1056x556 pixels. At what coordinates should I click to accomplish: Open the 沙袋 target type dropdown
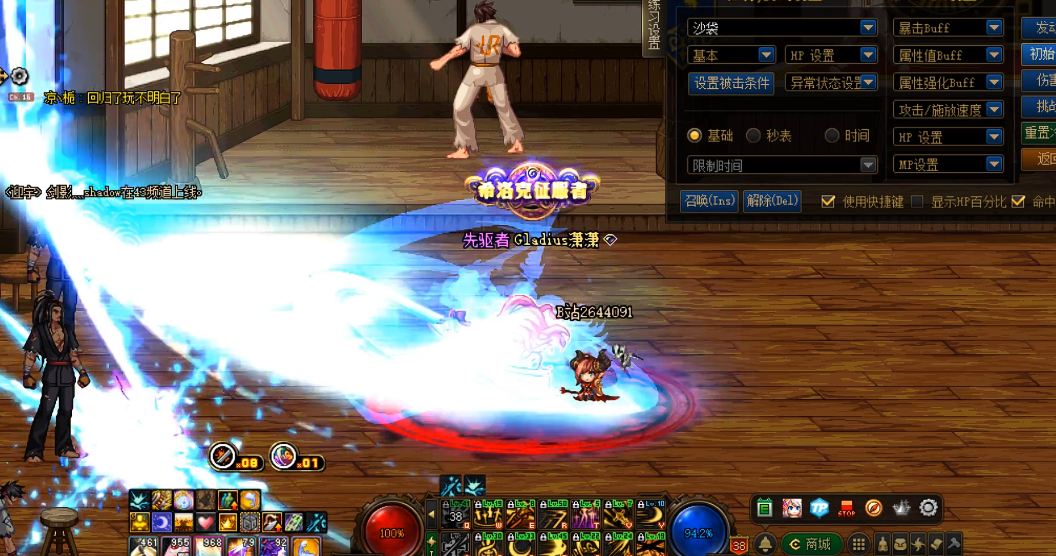[868, 28]
